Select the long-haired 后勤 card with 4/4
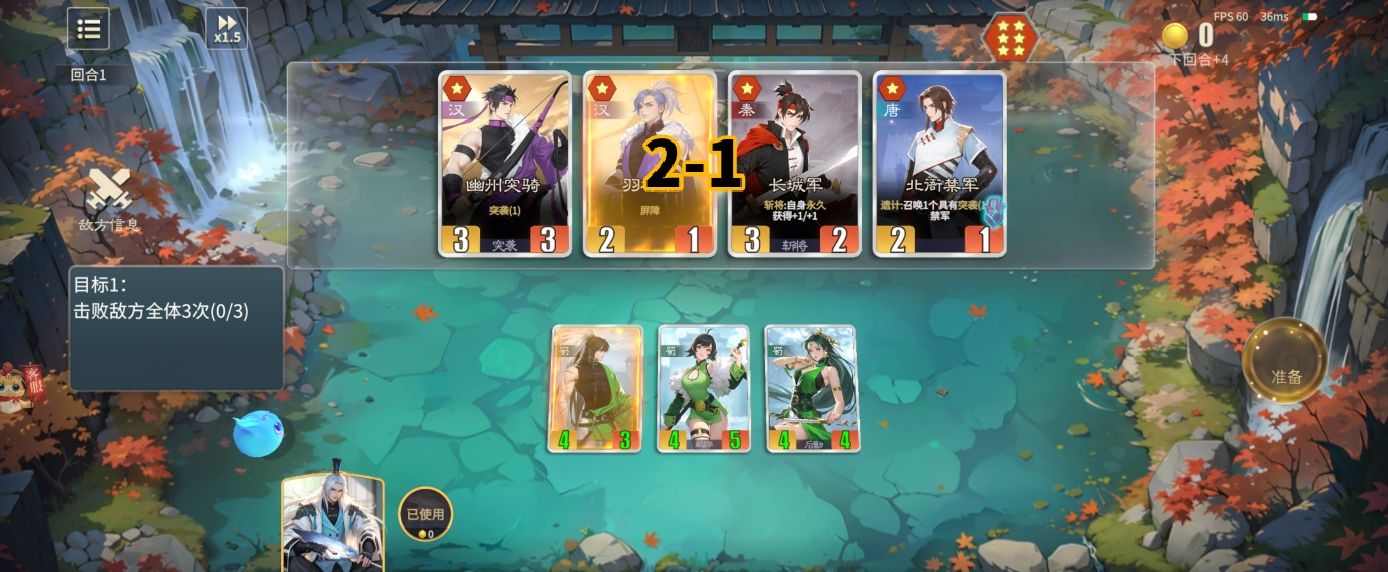 811,388
